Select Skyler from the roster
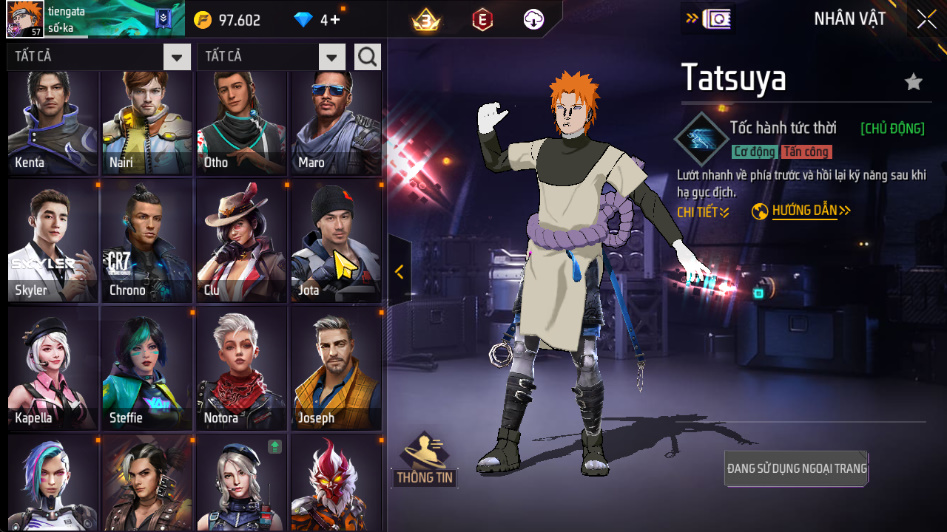947x532 pixels. tap(53, 242)
